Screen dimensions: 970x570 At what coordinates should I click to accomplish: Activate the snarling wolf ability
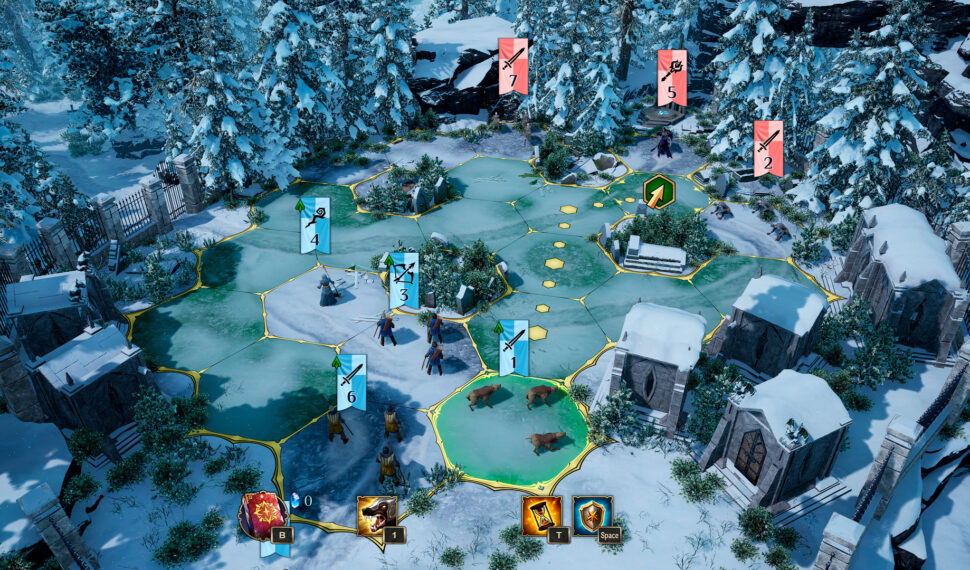[377, 516]
